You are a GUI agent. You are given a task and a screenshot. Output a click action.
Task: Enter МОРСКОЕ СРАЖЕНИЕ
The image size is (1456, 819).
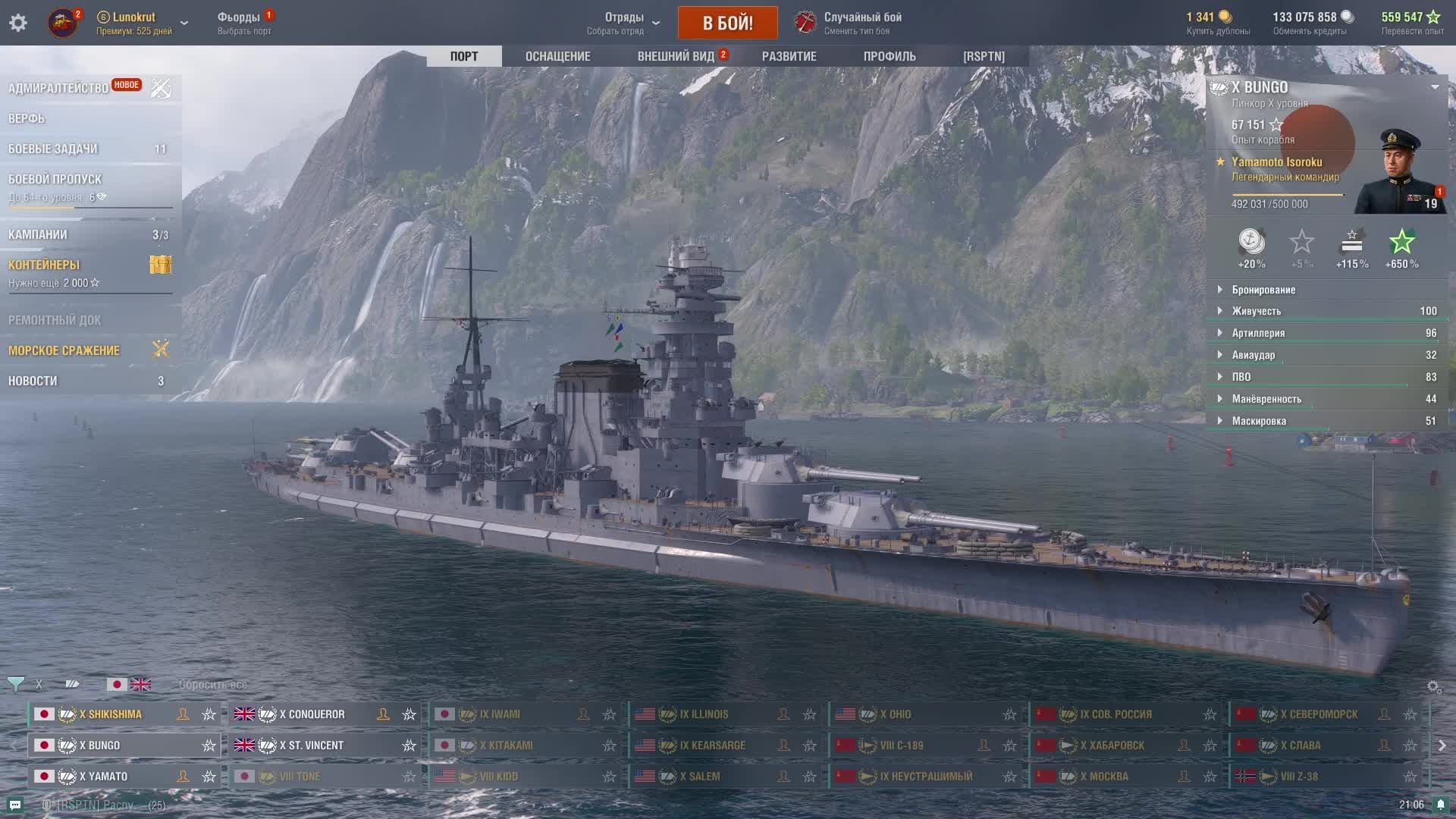(64, 350)
